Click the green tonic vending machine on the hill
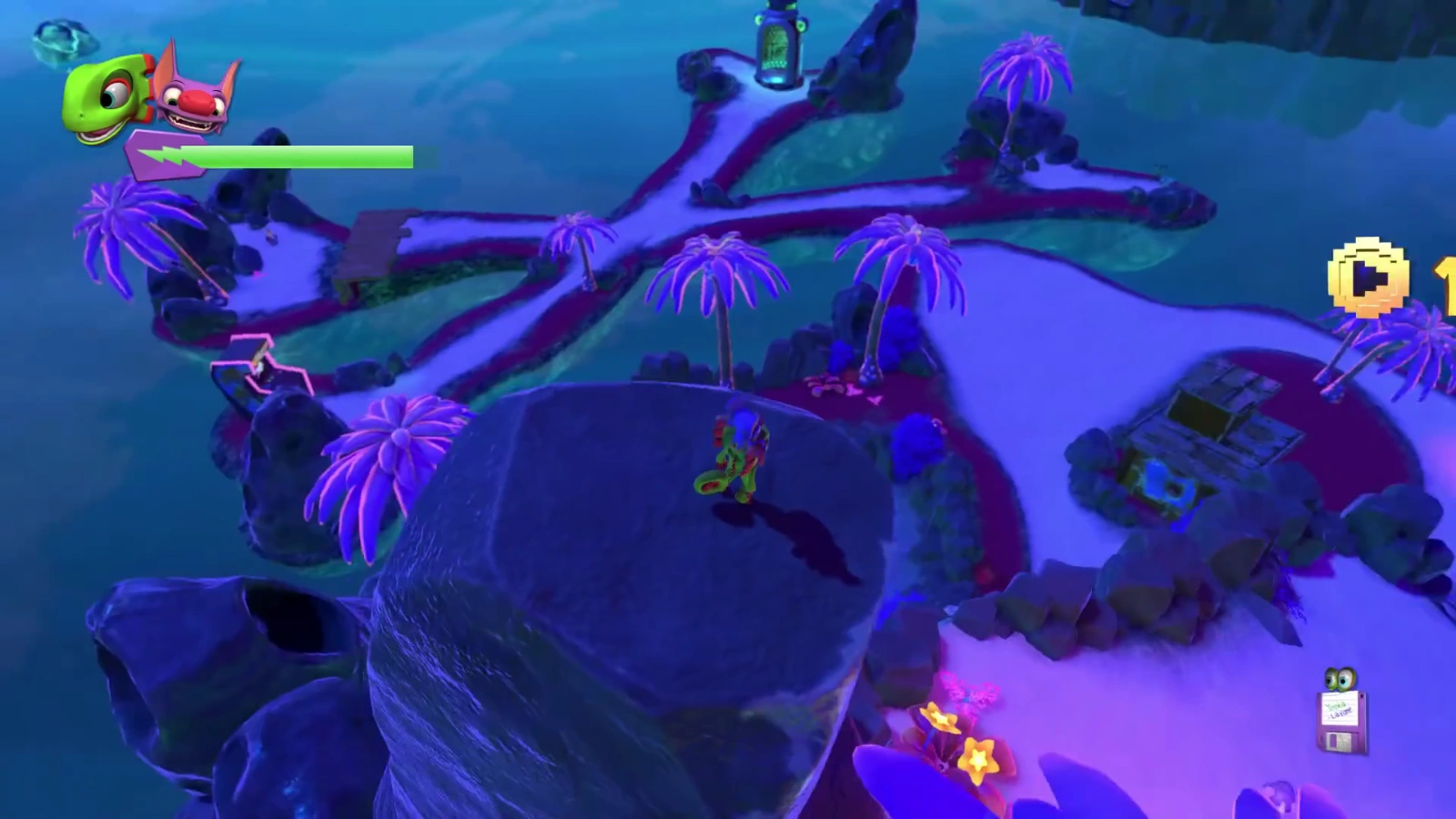Screen dimensions: 1456x819 tap(778, 45)
